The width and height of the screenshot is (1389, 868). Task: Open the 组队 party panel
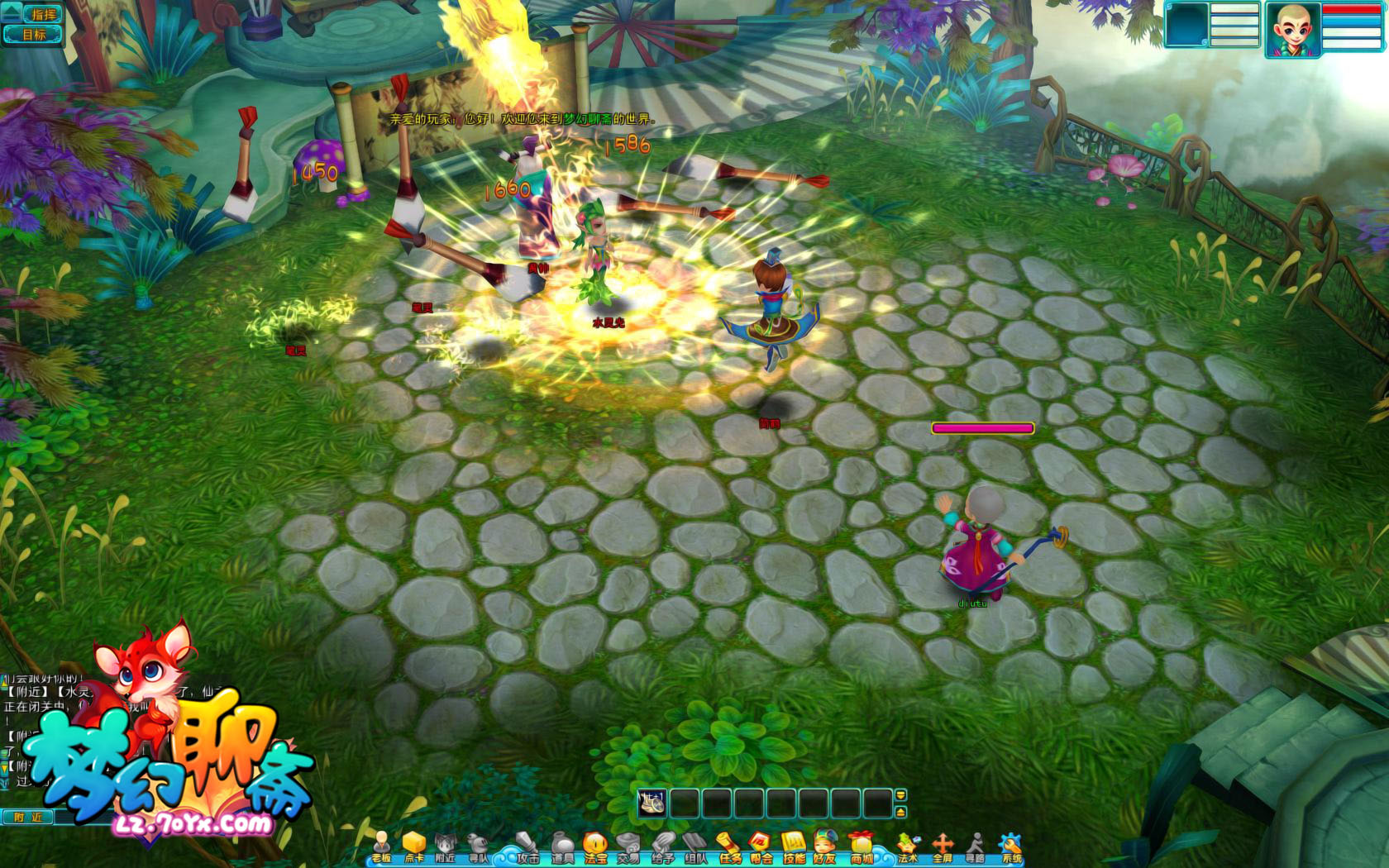pyautogui.click(x=695, y=847)
